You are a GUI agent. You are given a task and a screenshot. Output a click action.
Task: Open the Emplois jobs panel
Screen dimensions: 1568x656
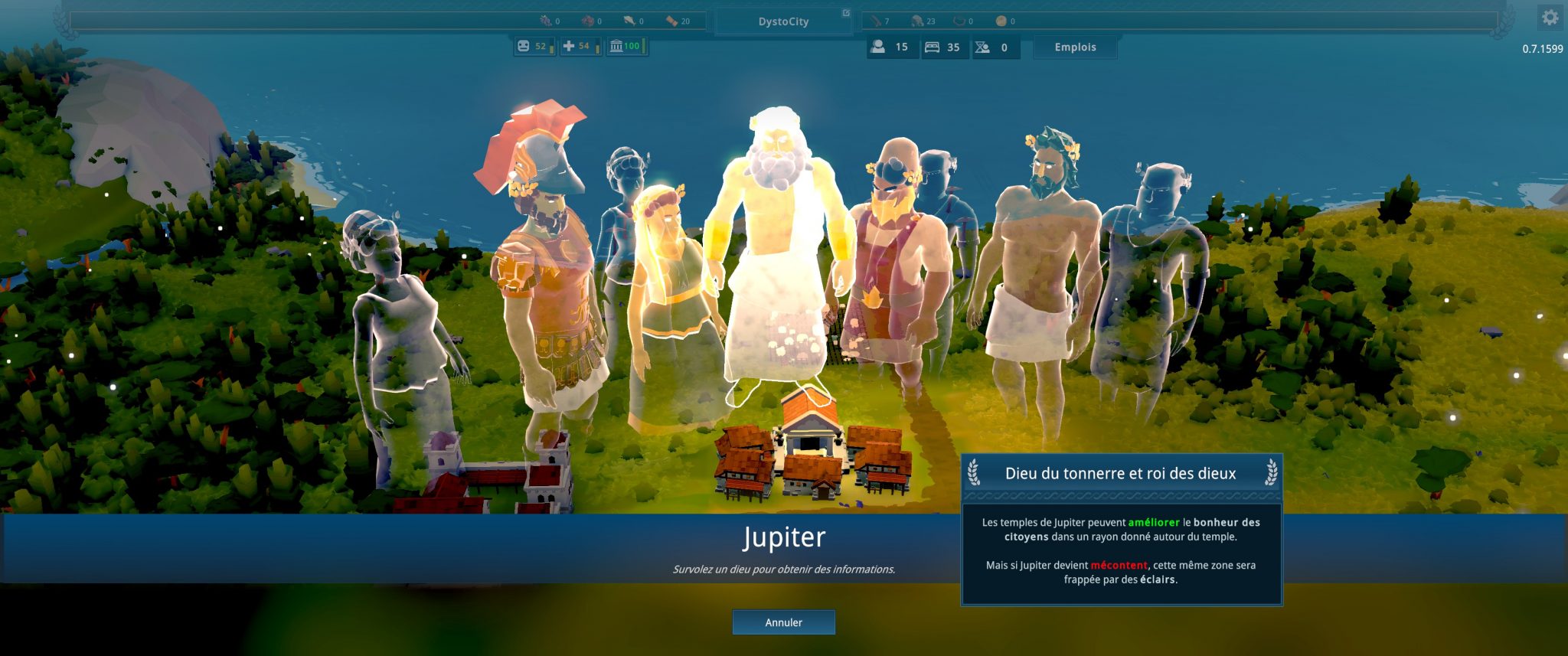pos(1075,47)
